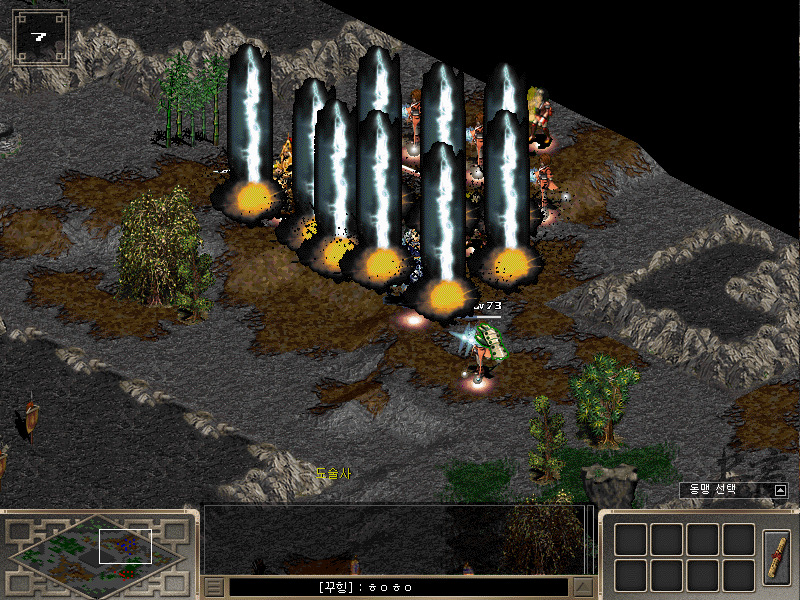Click the arrow button beside 동맹 선택
The image size is (800, 600).
(780, 490)
